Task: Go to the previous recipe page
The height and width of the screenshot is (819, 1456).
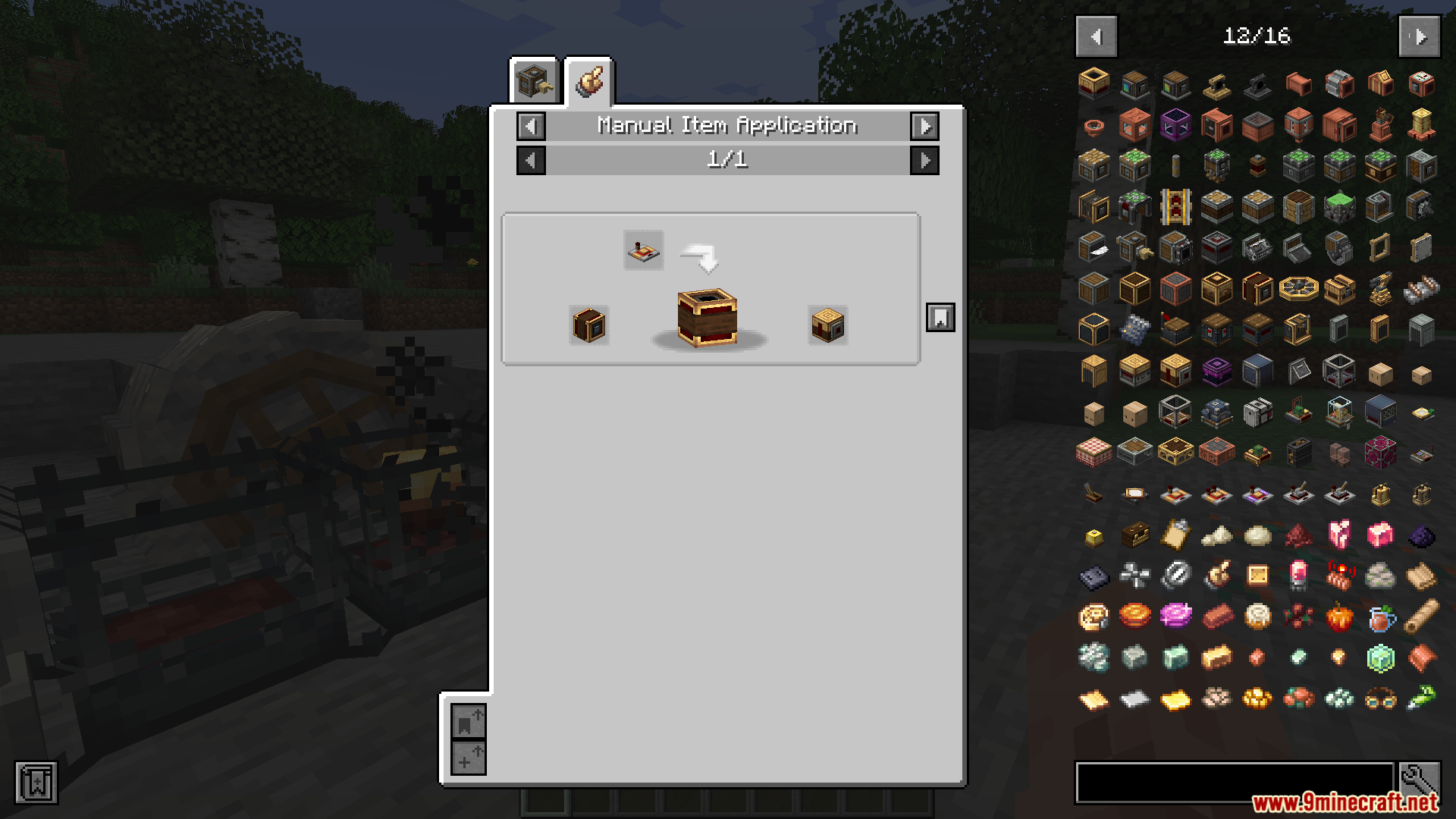Action: pos(531,161)
